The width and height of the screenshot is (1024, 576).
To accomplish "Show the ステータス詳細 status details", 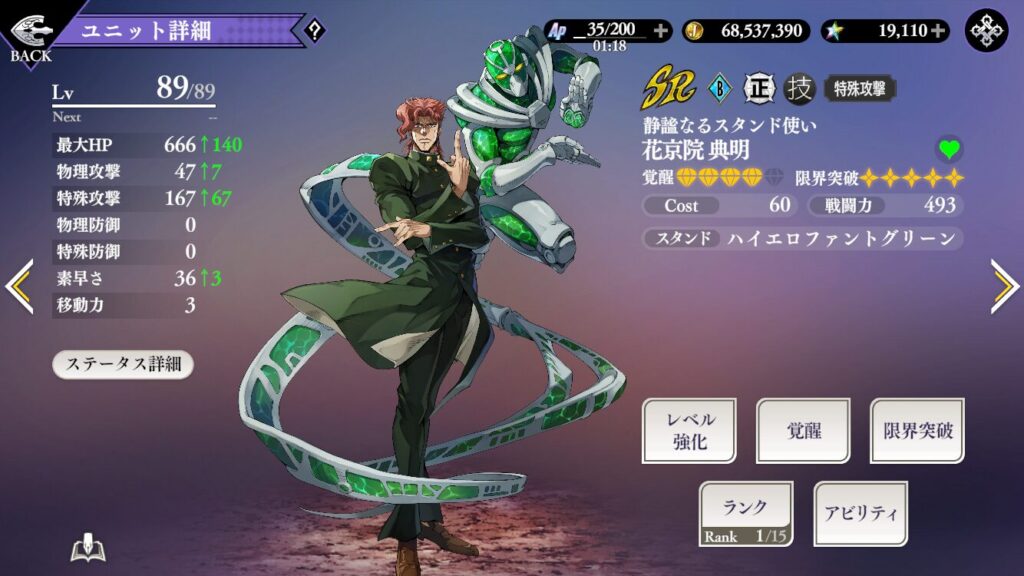I will point(123,364).
